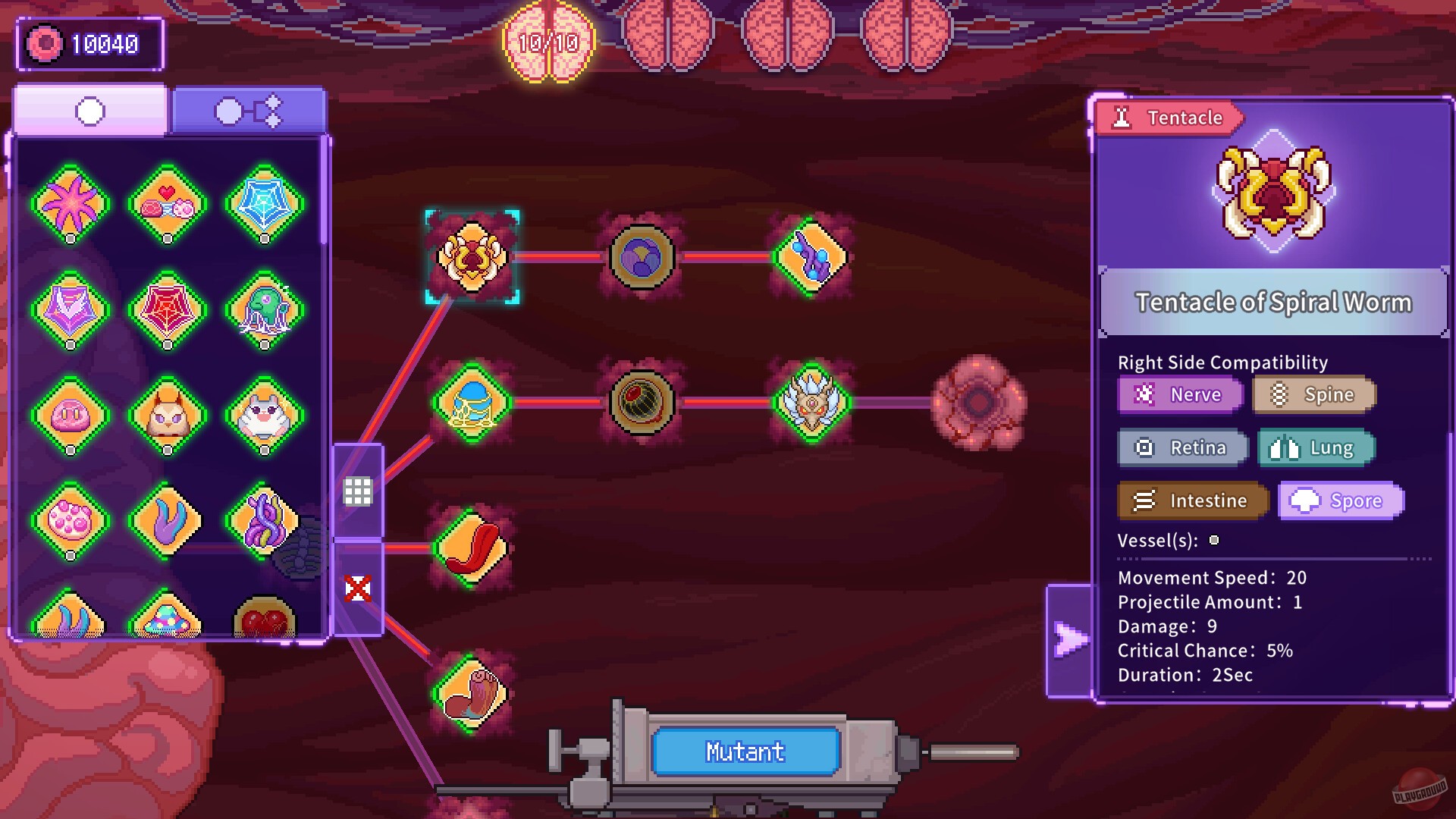Toggle the Nerve compatibility option
The height and width of the screenshot is (819, 1456).
tap(1179, 394)
